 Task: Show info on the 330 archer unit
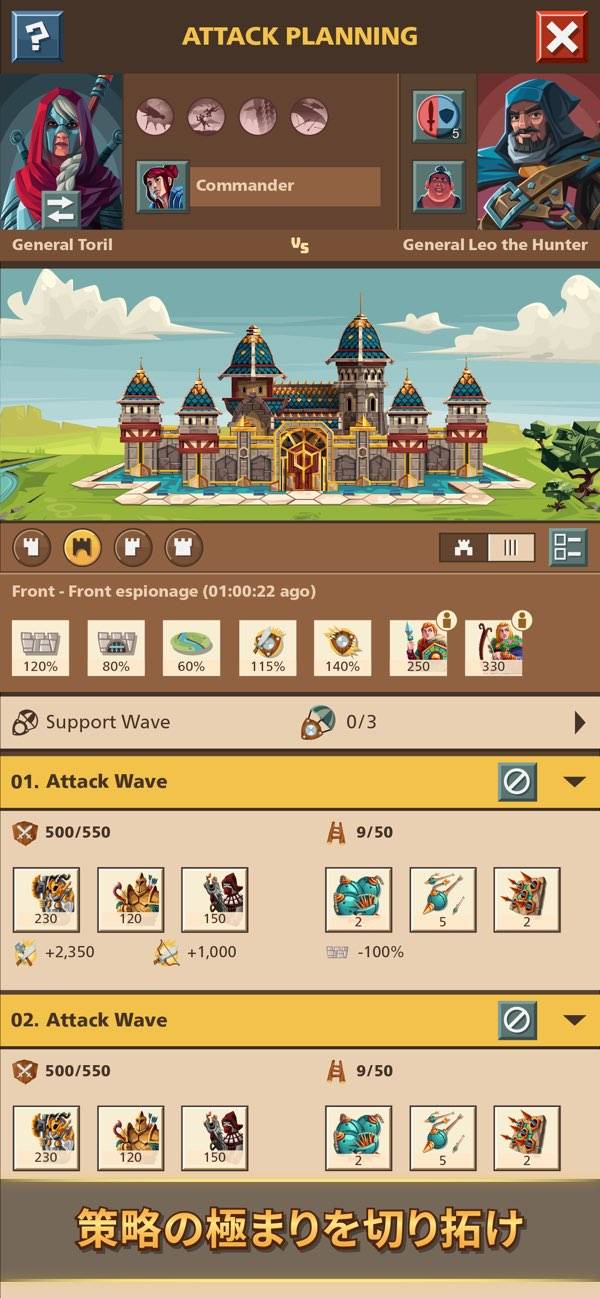coord(522,621)
